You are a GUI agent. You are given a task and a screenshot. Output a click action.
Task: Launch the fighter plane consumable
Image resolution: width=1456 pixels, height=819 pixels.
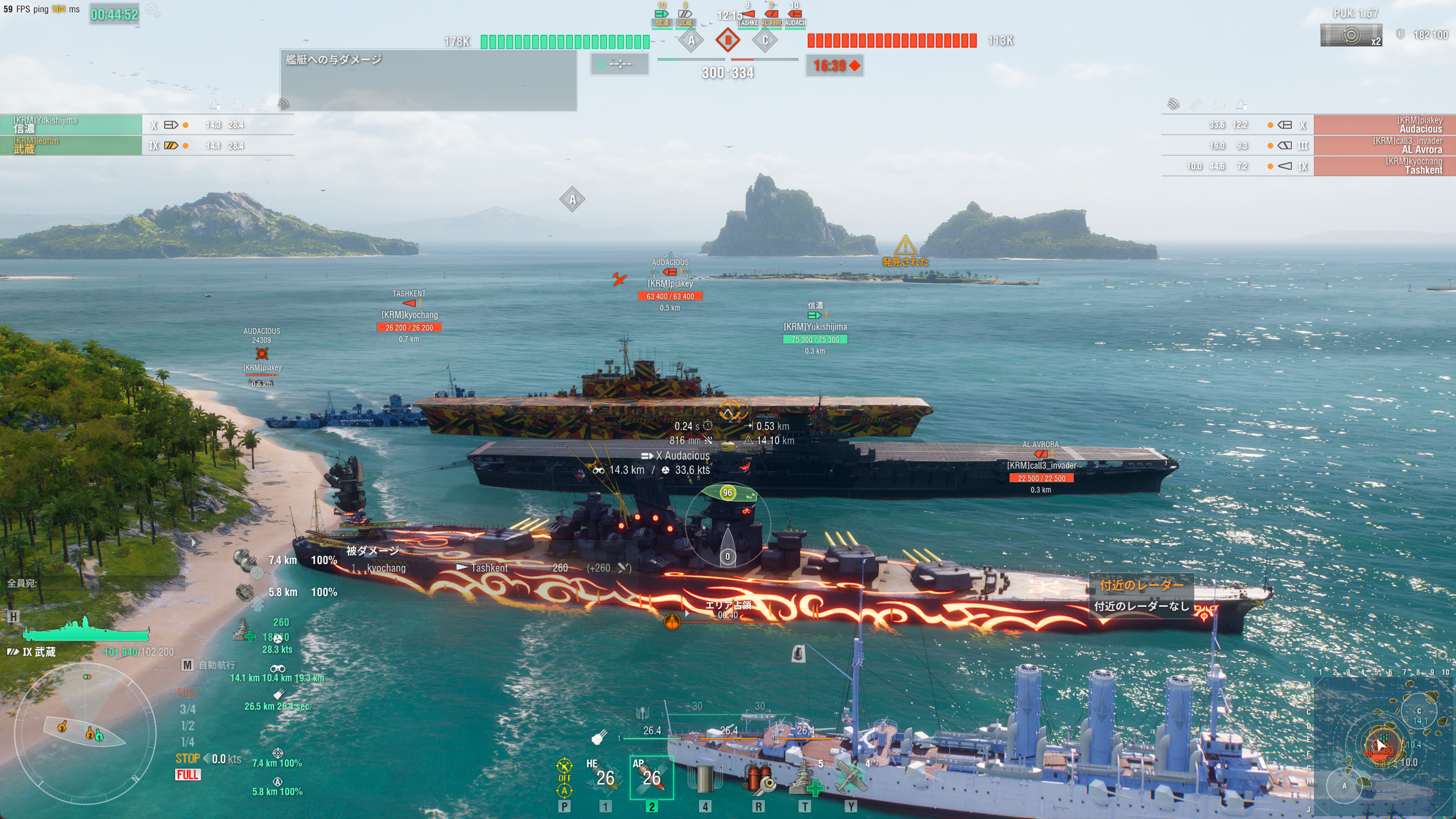[x=851, y=778]
